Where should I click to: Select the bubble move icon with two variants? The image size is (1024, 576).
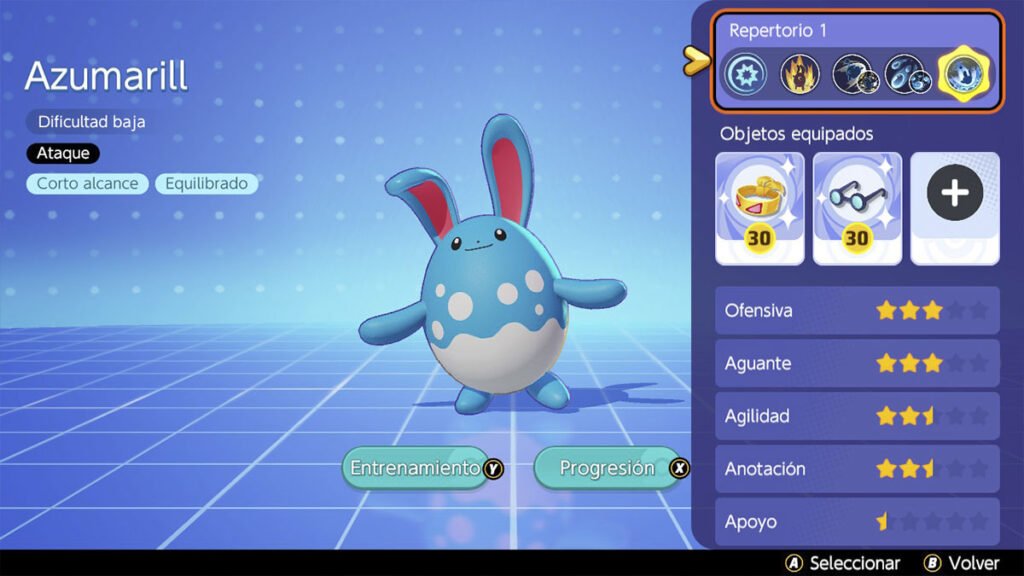(905, 73)
